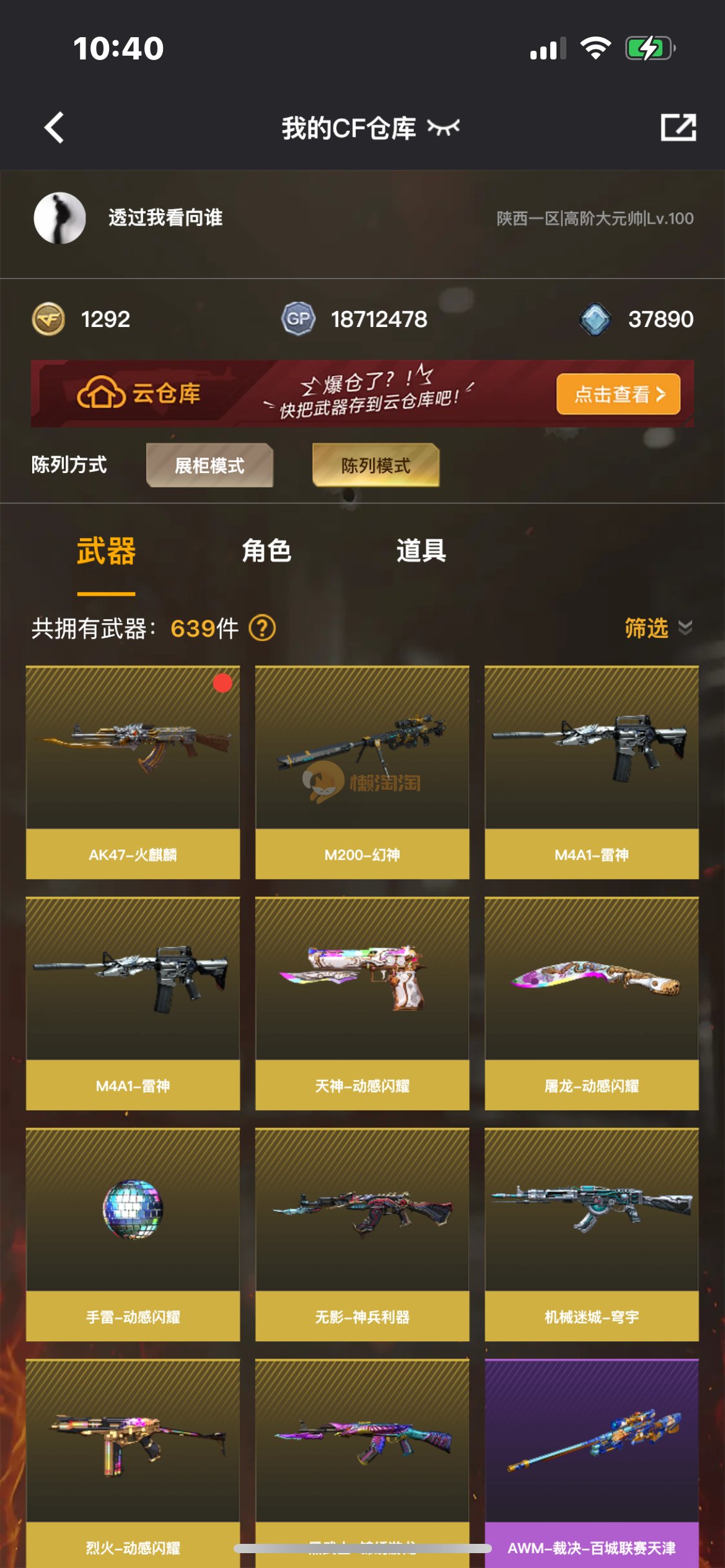Choose the M200-幻神 sniper card
Image resolution: width=725 pixels, height=1568 pixels.
362,772
